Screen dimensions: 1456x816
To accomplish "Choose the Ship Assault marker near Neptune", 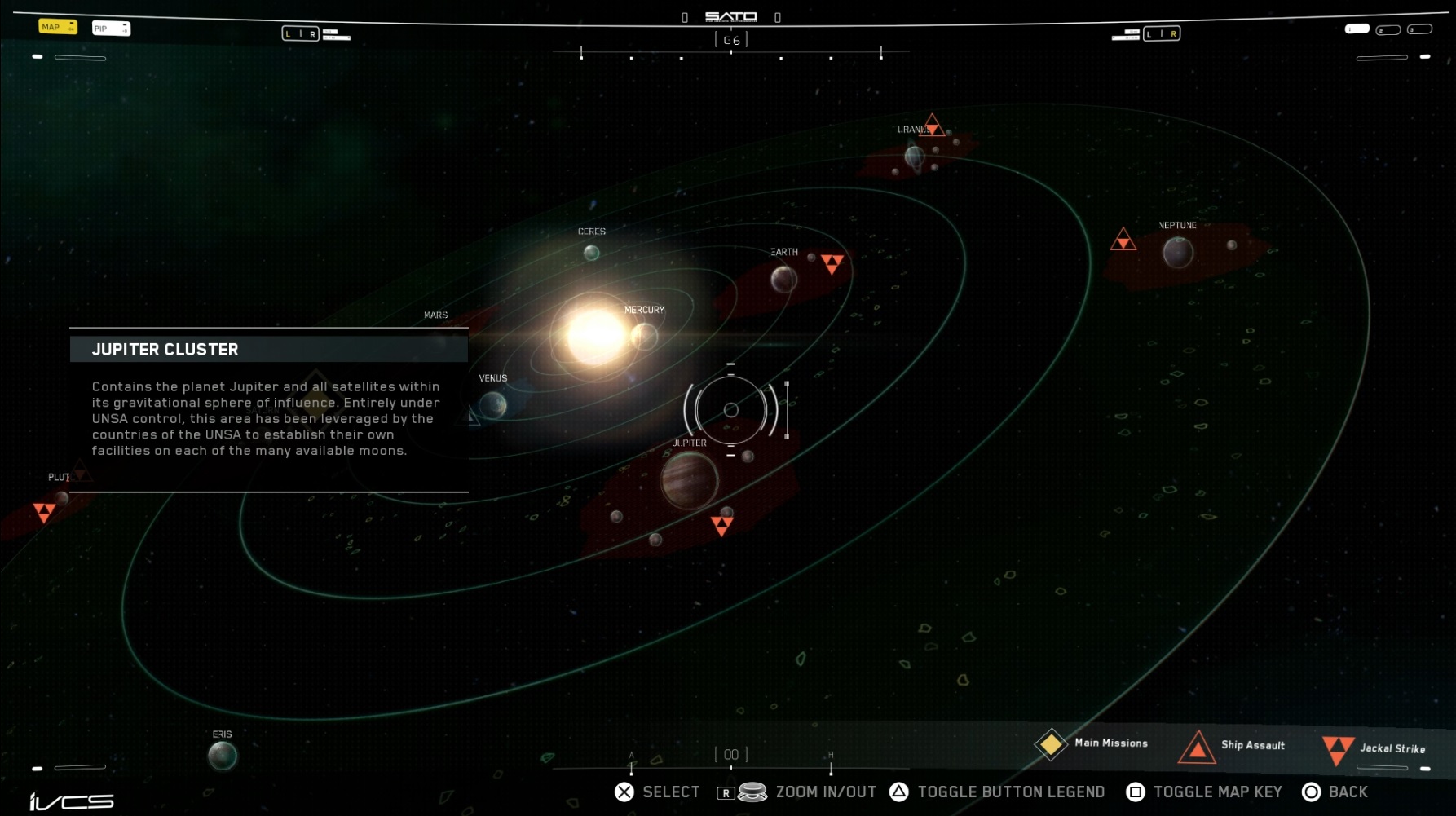I will 1123,240.
